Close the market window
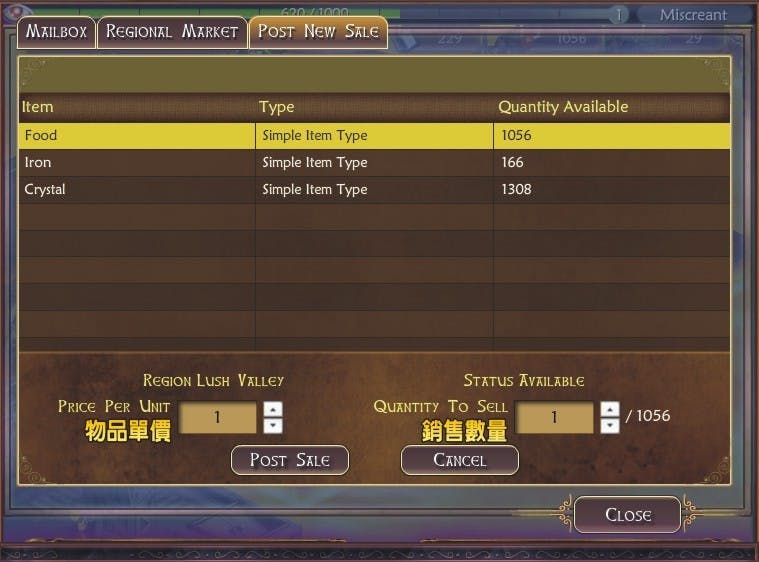Image resolution: width=759 pixels, height=562 pixels. click(x=628, y=515)
